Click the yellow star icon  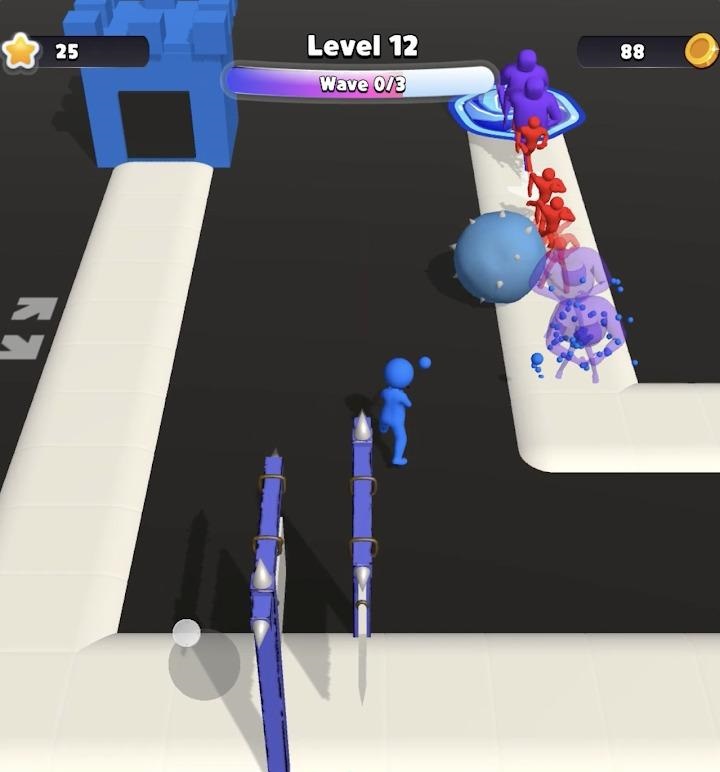pyautogui.click(x=20, y=50)
